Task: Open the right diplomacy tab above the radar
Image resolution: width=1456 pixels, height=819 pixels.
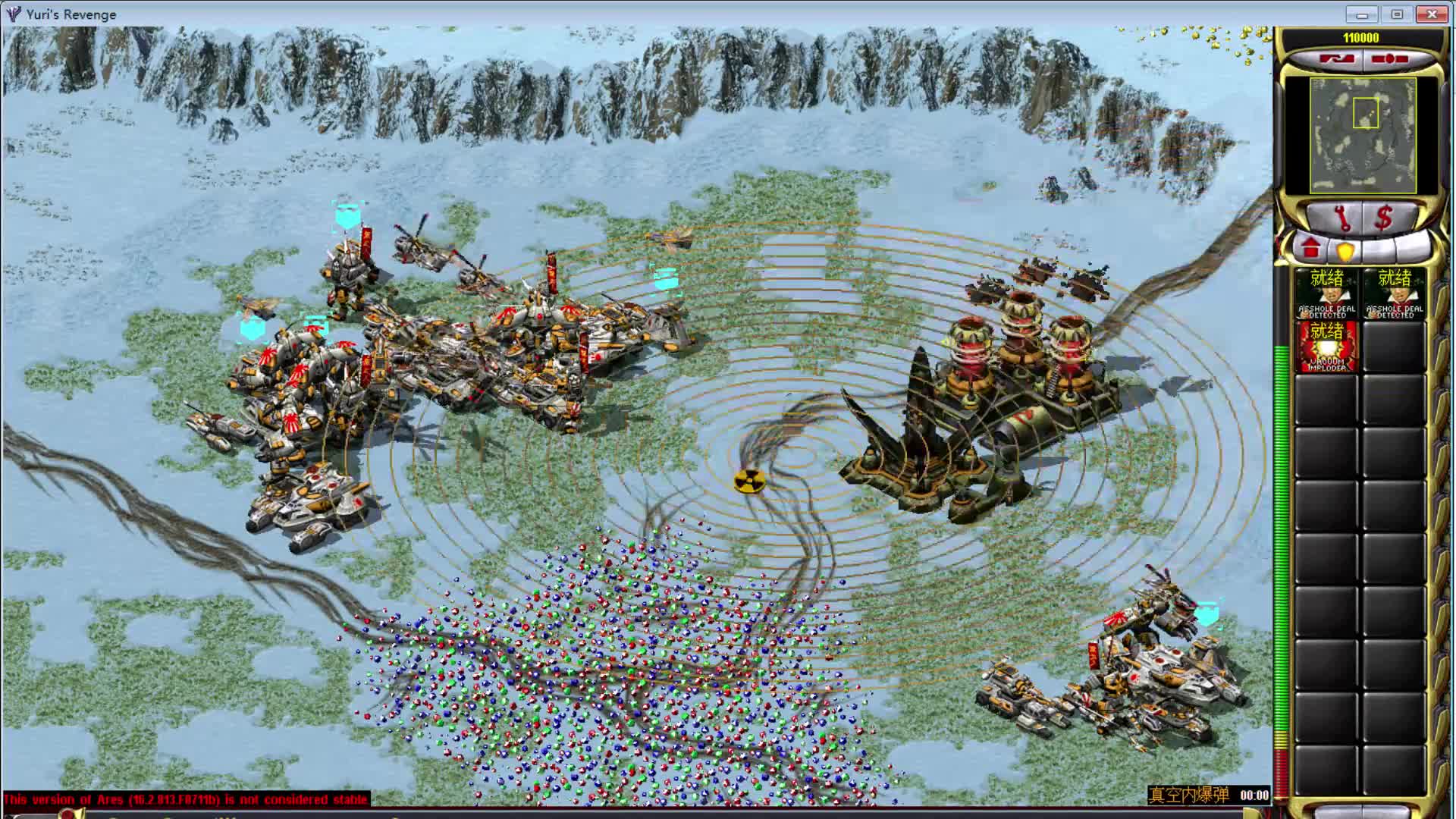Action: pos(1389,58)
